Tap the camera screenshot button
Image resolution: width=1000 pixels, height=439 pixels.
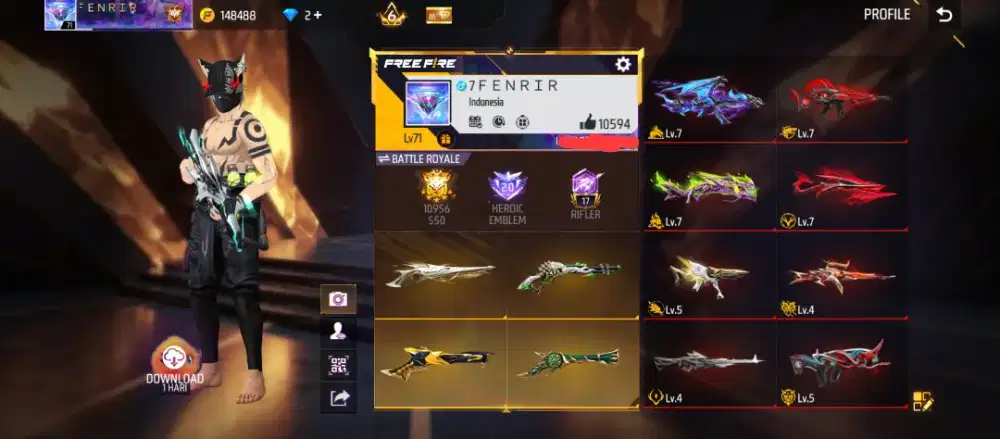[338, 298]
